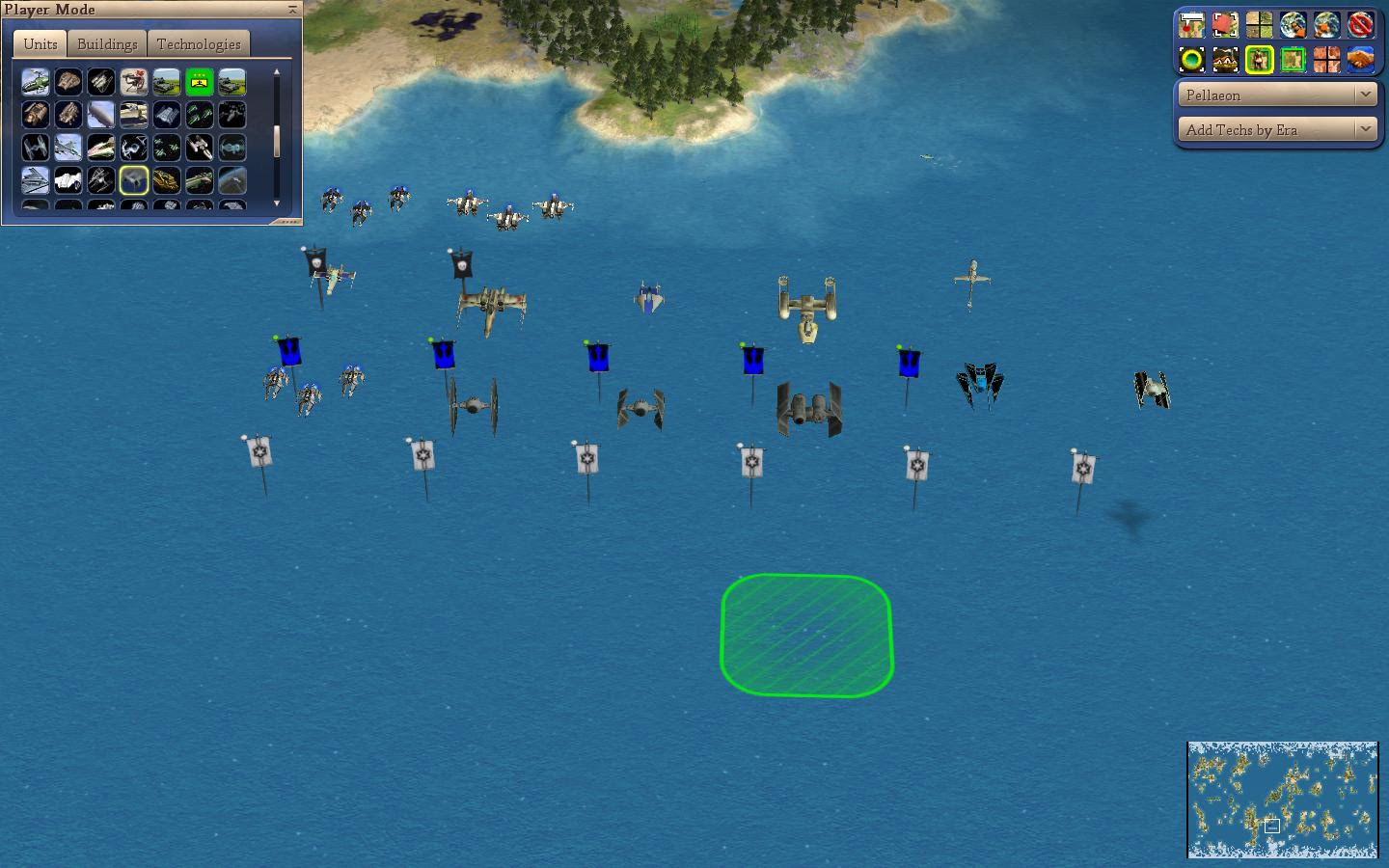Click the unit list scroll-up arrow
Viewport: 1389px width, 868px height.
pyautogui.click(x=277, y=72)
